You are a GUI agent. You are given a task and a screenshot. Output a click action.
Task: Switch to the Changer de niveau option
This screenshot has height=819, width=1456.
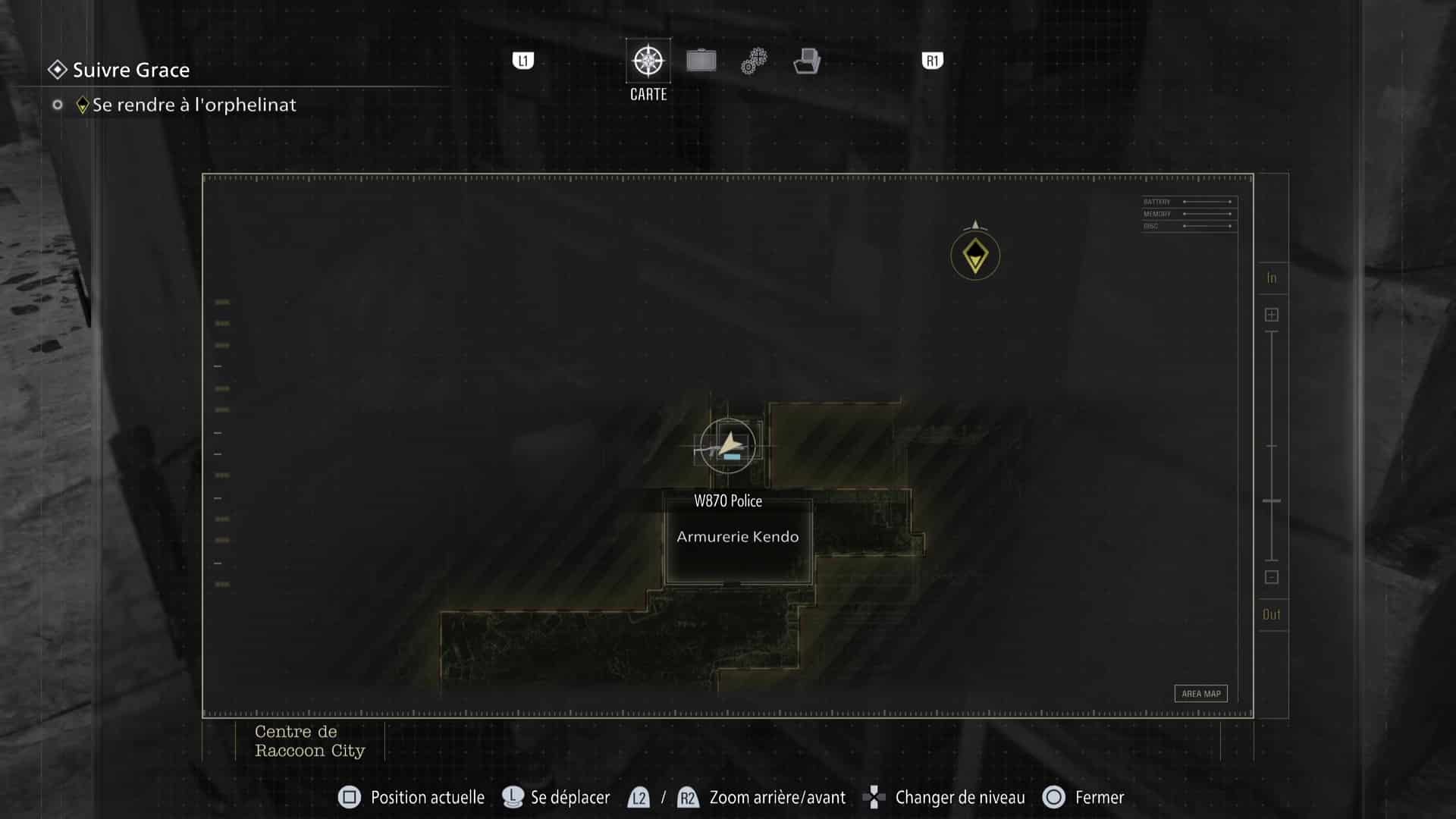pyautogui.click(x=960, y=797)
